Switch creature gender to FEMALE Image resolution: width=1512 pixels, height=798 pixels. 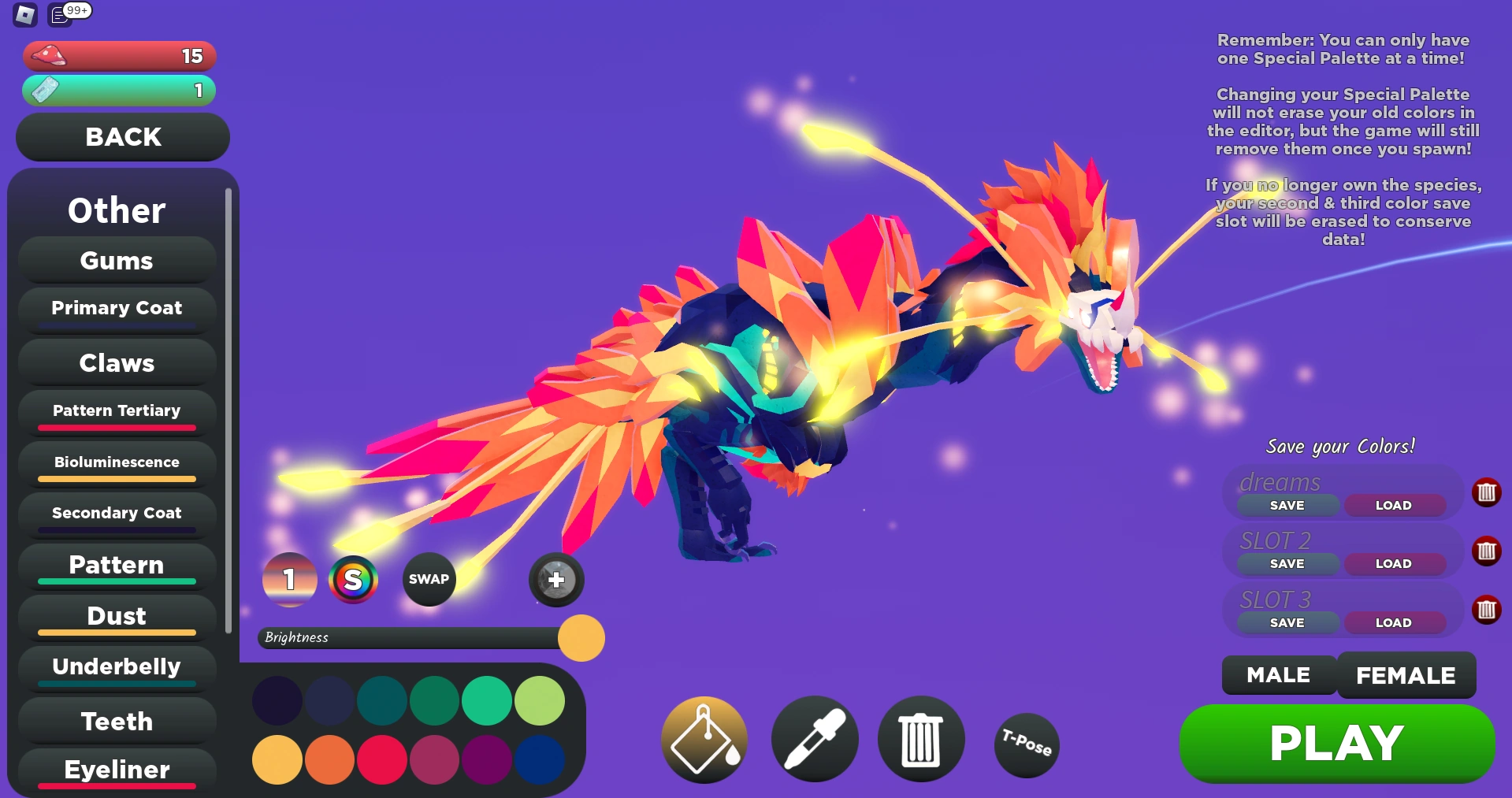(x=1406, y=675)
